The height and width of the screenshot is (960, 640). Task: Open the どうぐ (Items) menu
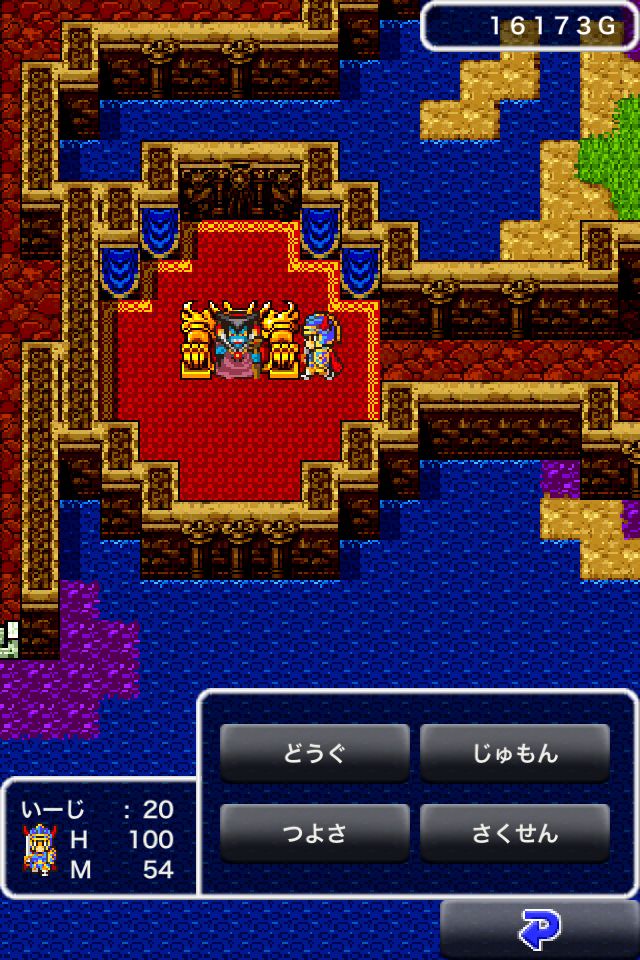tap(314, 753)
